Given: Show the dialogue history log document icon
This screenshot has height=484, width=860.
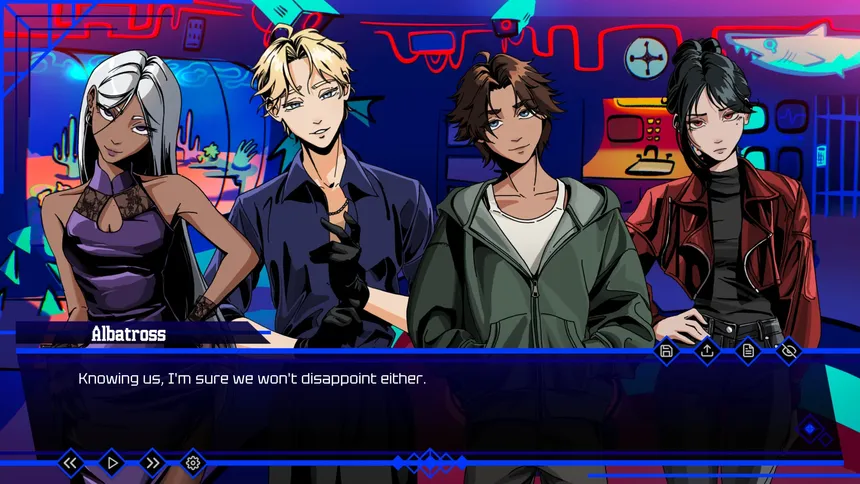Looking at the screenshot, I should click(748, 351).
